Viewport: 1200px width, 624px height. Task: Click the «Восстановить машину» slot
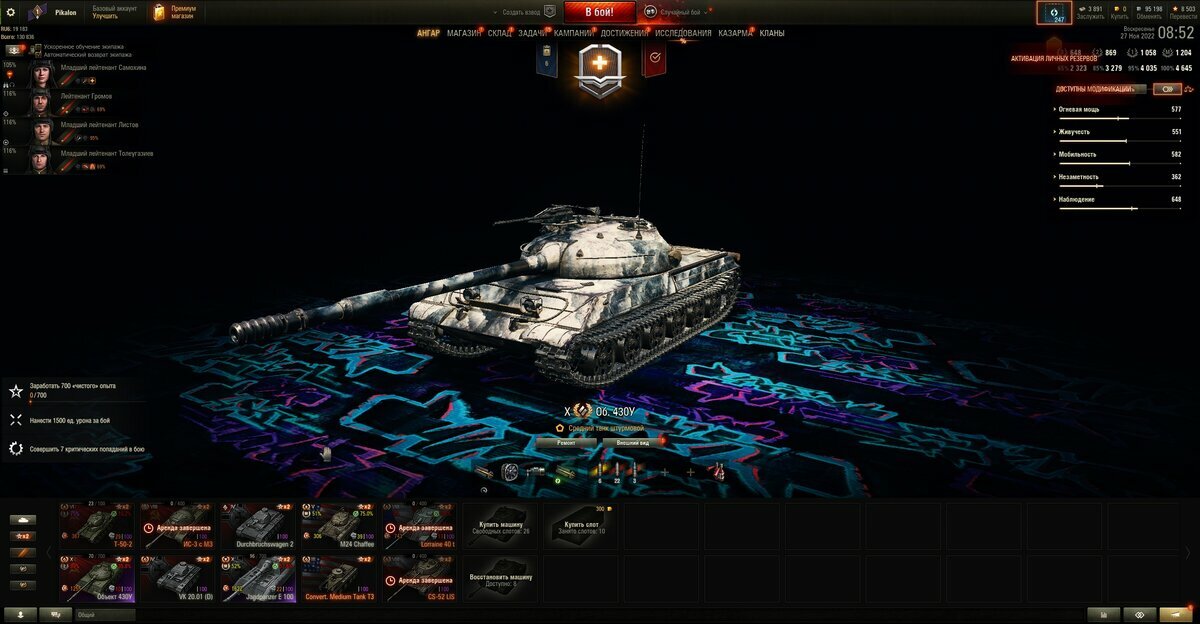(501, 578)
